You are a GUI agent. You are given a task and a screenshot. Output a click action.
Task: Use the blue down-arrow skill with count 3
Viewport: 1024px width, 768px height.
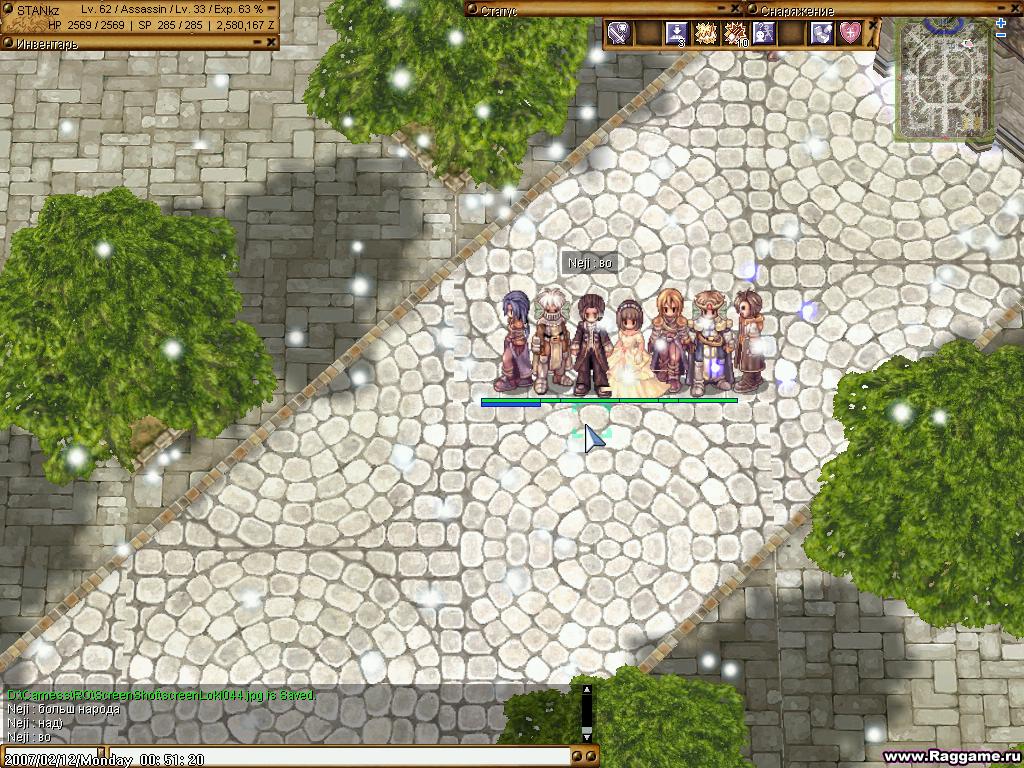click(677, 33)
